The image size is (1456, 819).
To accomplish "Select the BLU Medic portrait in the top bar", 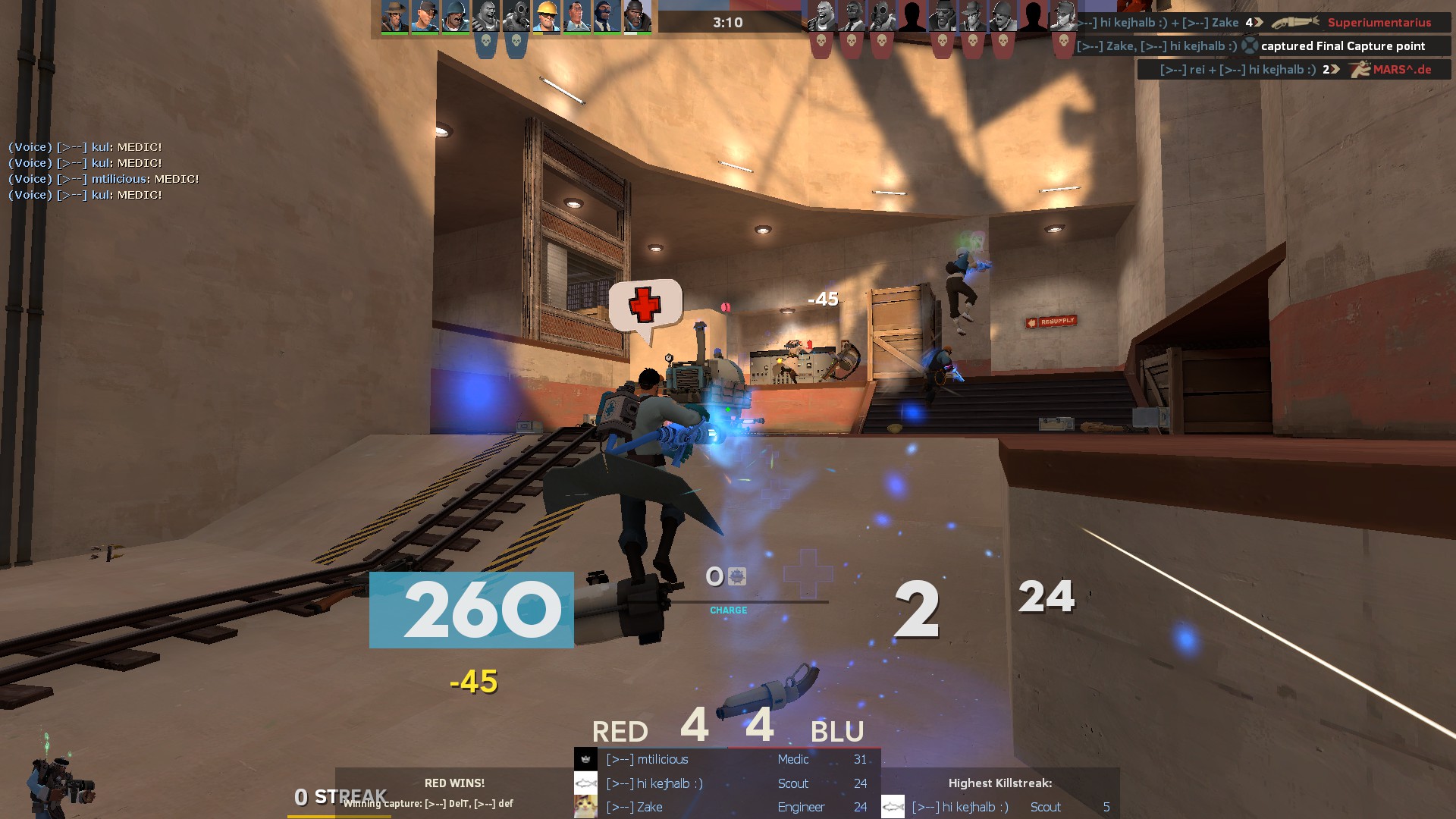I will click(x=576, y=16).
